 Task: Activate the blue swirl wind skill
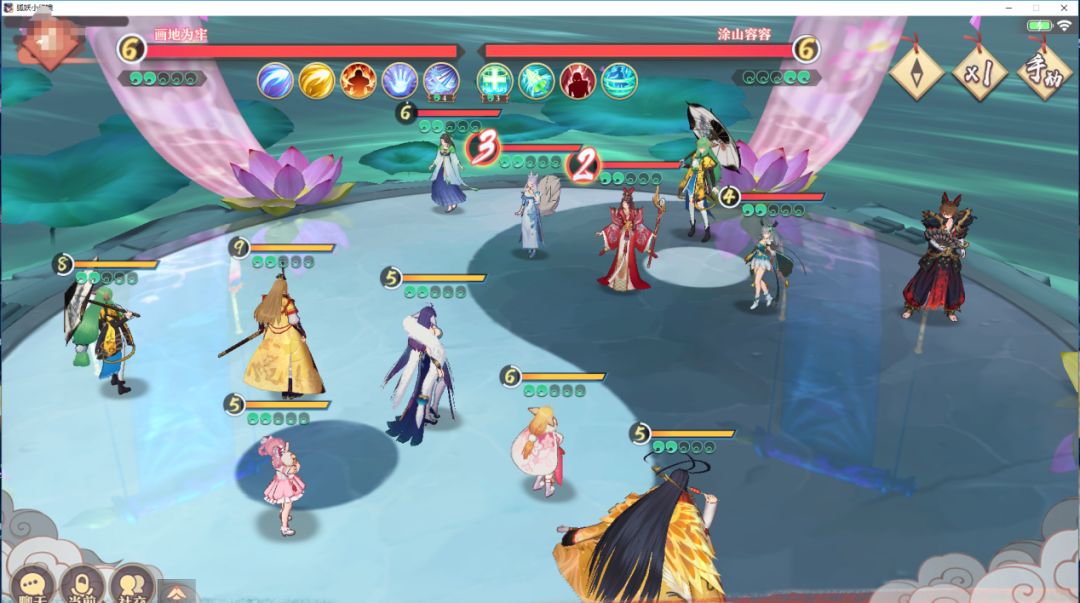point(275,80)
